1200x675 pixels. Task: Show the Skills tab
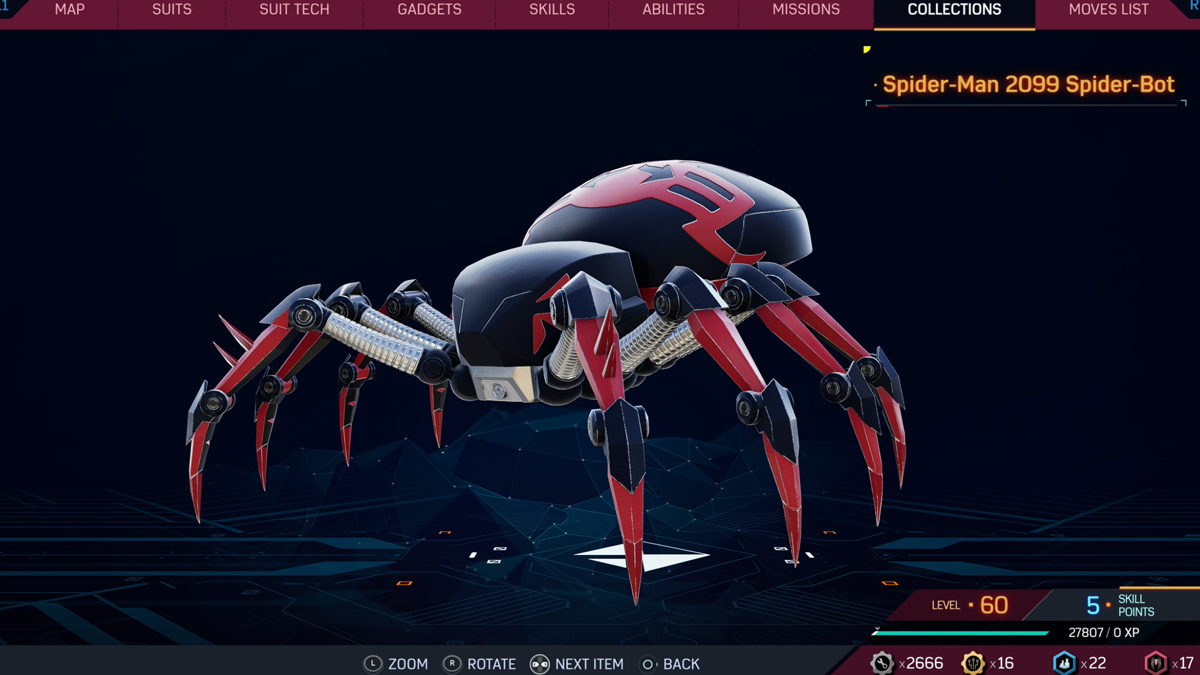pyautogui.click(x=552, y=10)
